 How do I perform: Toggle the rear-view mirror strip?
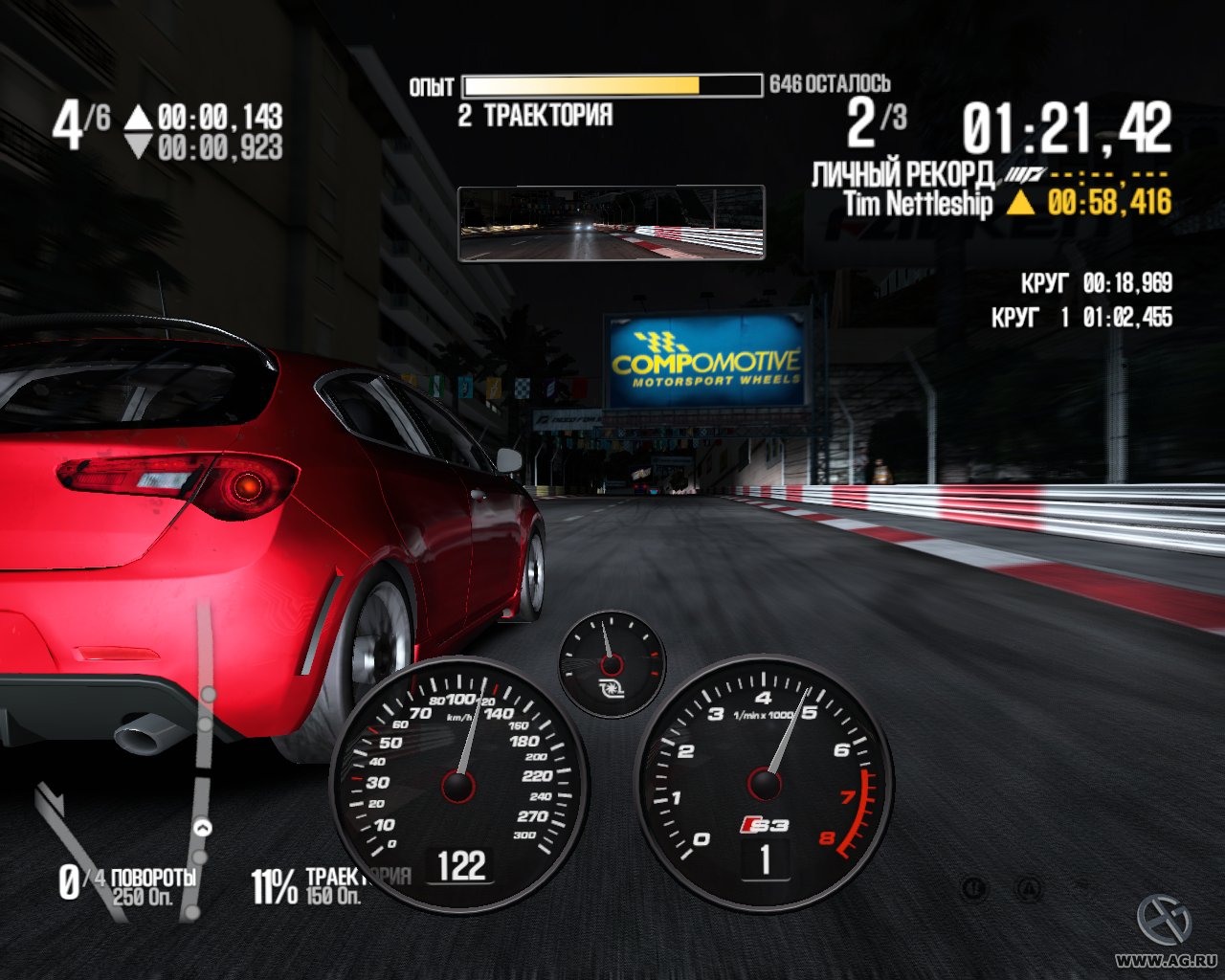[612, 221]
